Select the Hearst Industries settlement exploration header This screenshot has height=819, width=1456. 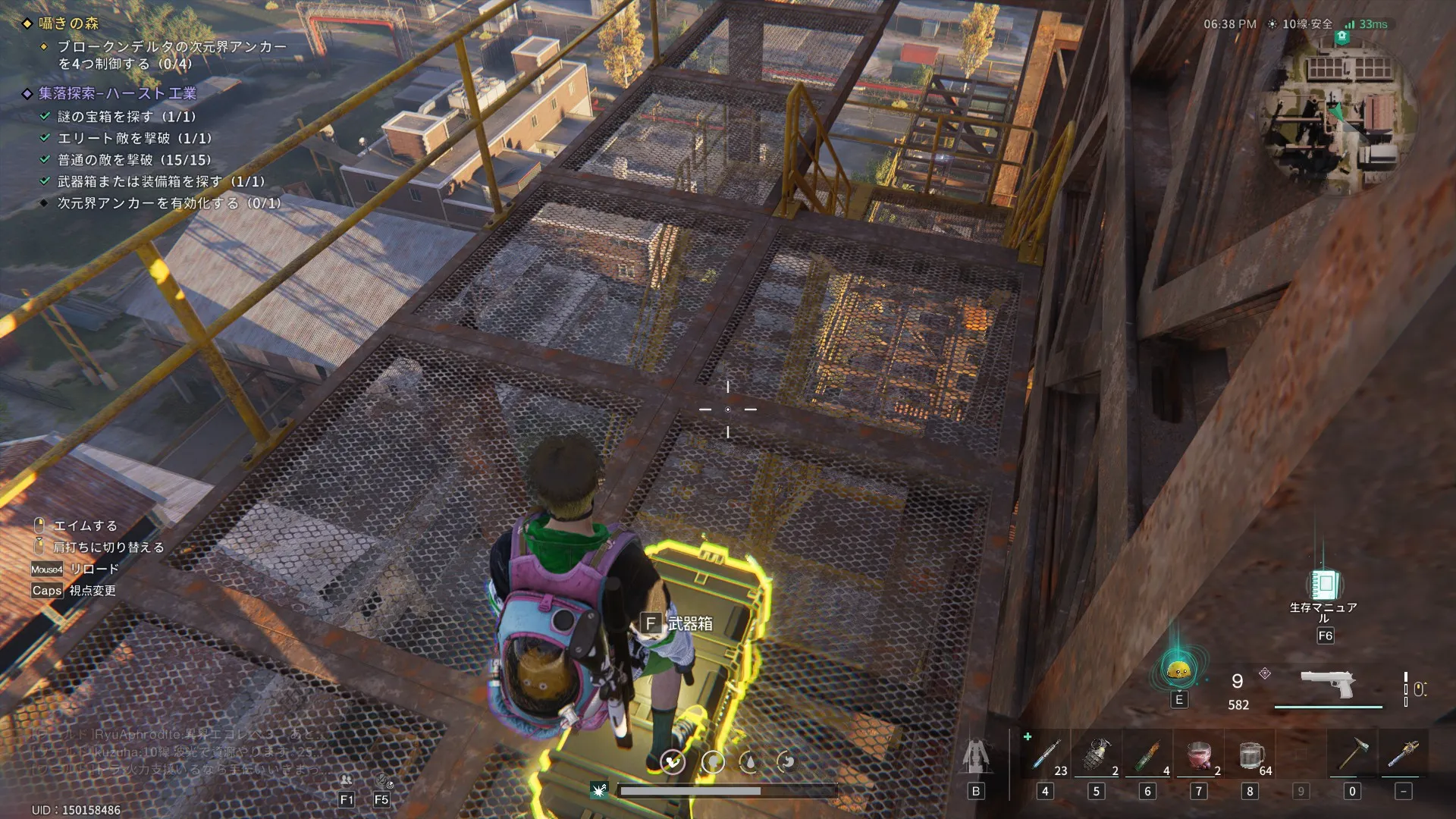tap(118, 93)
